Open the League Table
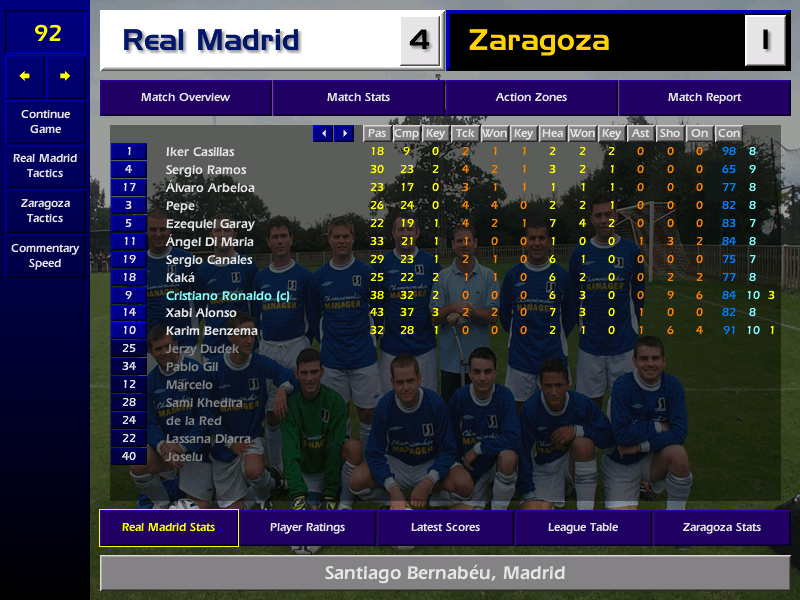Screen dimensions: 800x600 [583, 528]
